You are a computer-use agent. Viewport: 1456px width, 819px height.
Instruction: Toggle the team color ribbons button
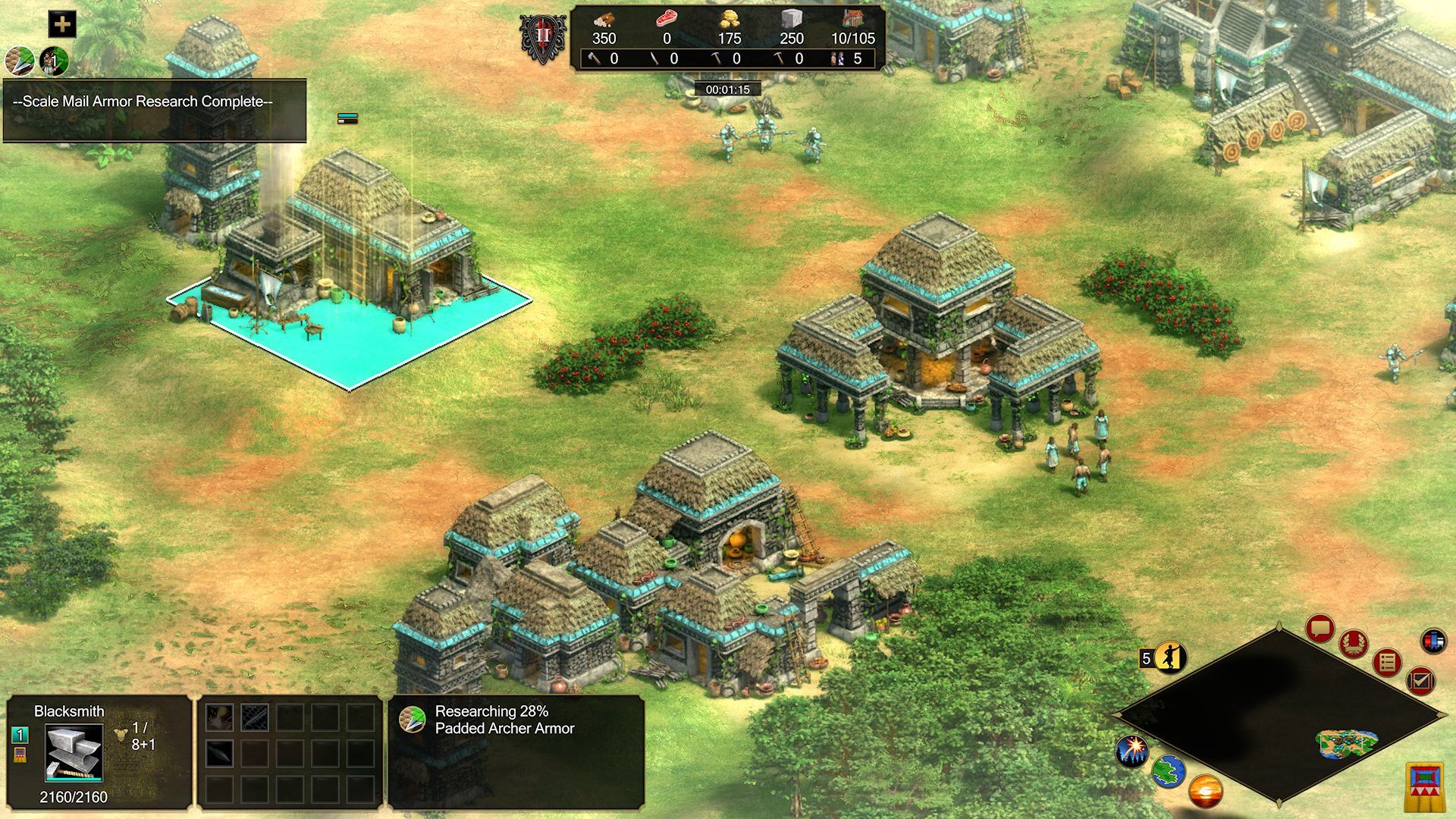click(x=1433, y=641)
